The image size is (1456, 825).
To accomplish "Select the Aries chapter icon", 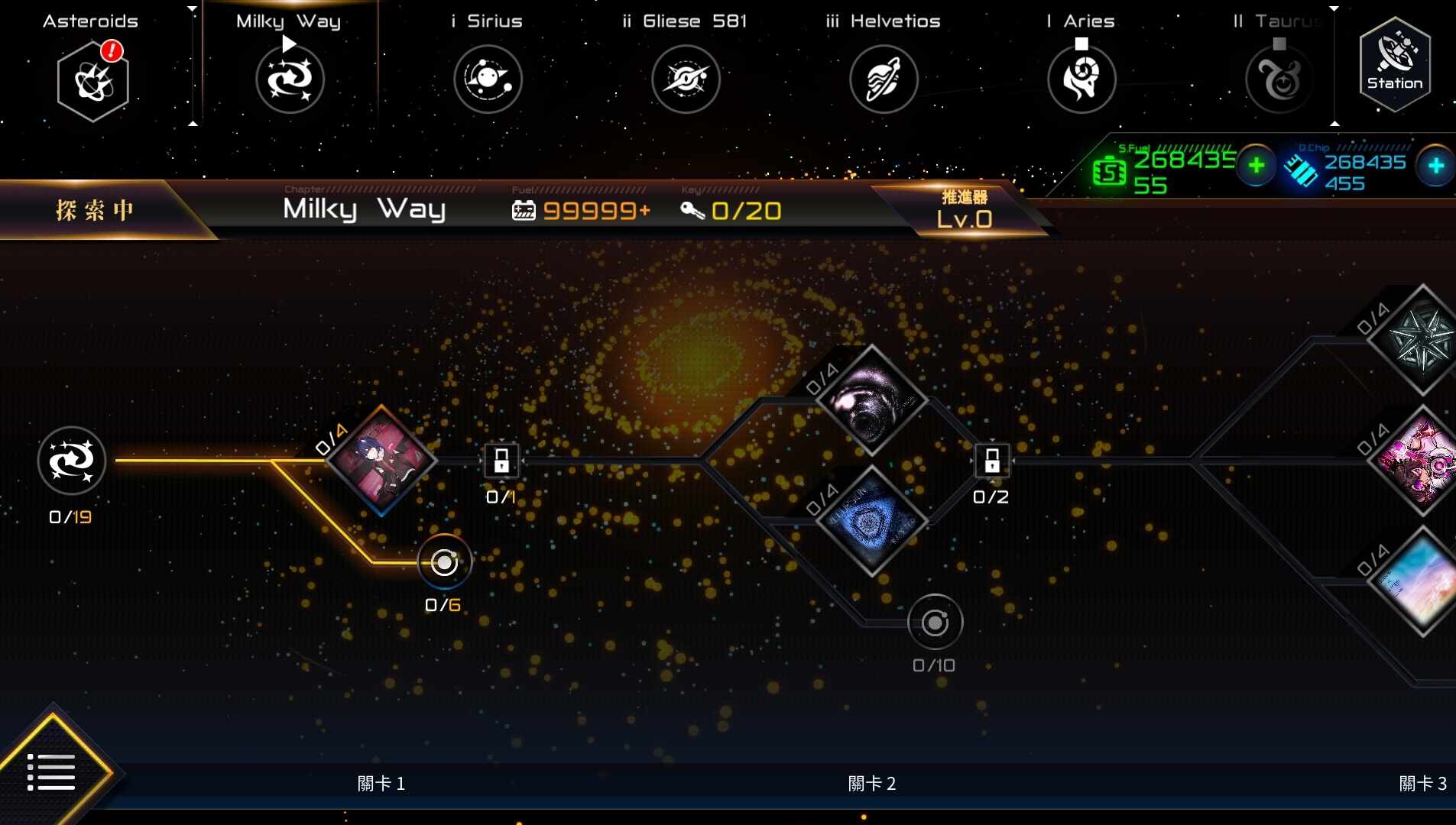I will pyautogui.click(x=1081, y=79).
